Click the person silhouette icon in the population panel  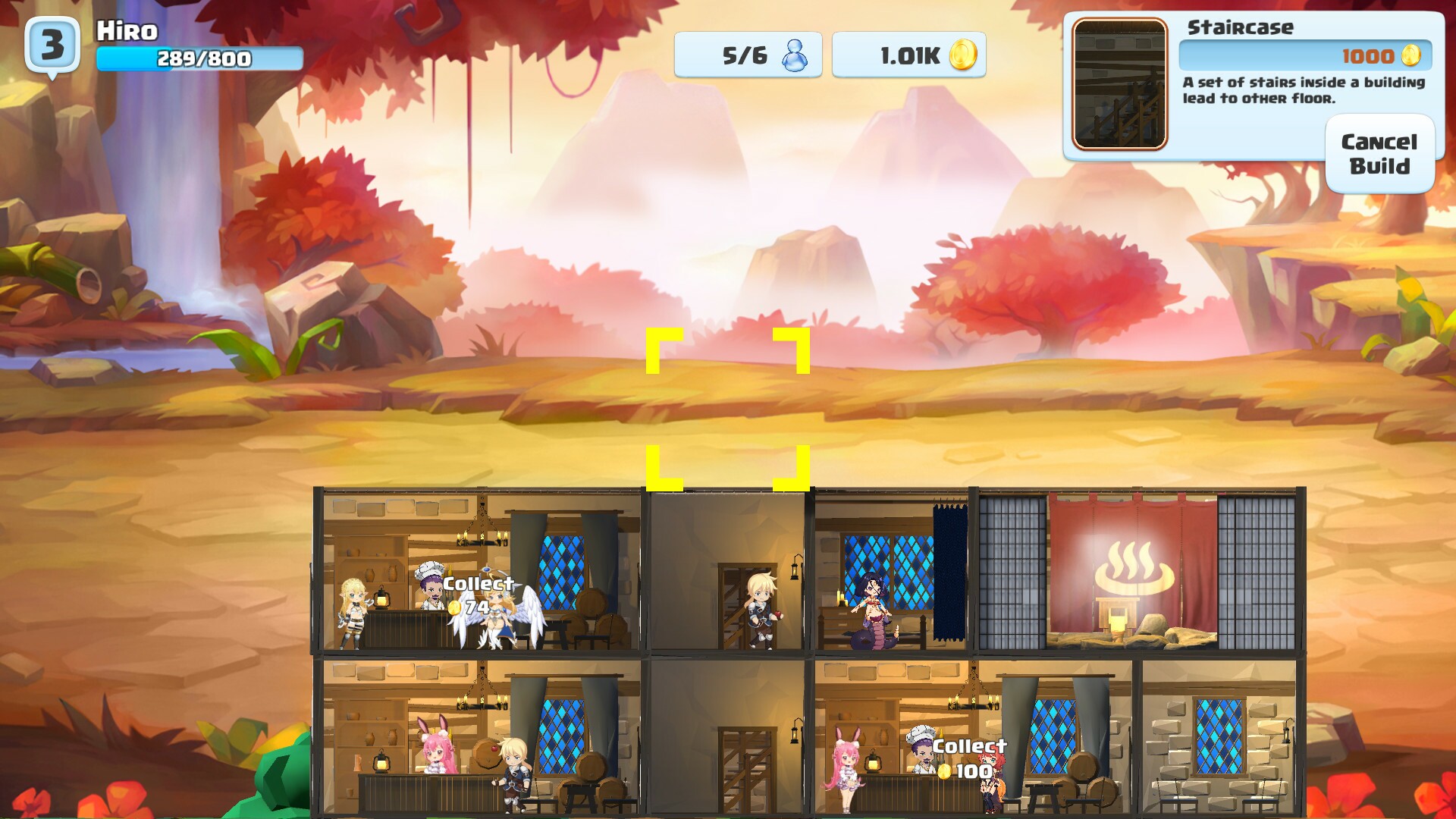pyautogui.click(x=795, y=54)
